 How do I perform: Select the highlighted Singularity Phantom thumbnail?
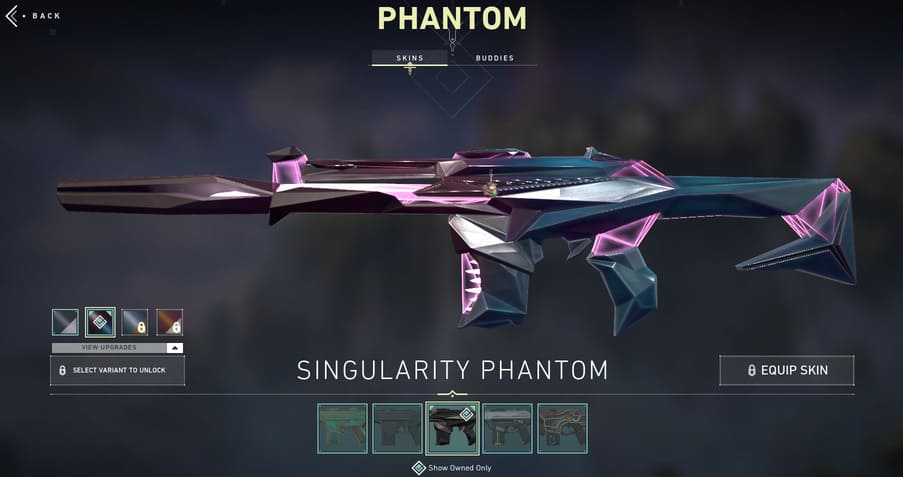pos(452,428)
